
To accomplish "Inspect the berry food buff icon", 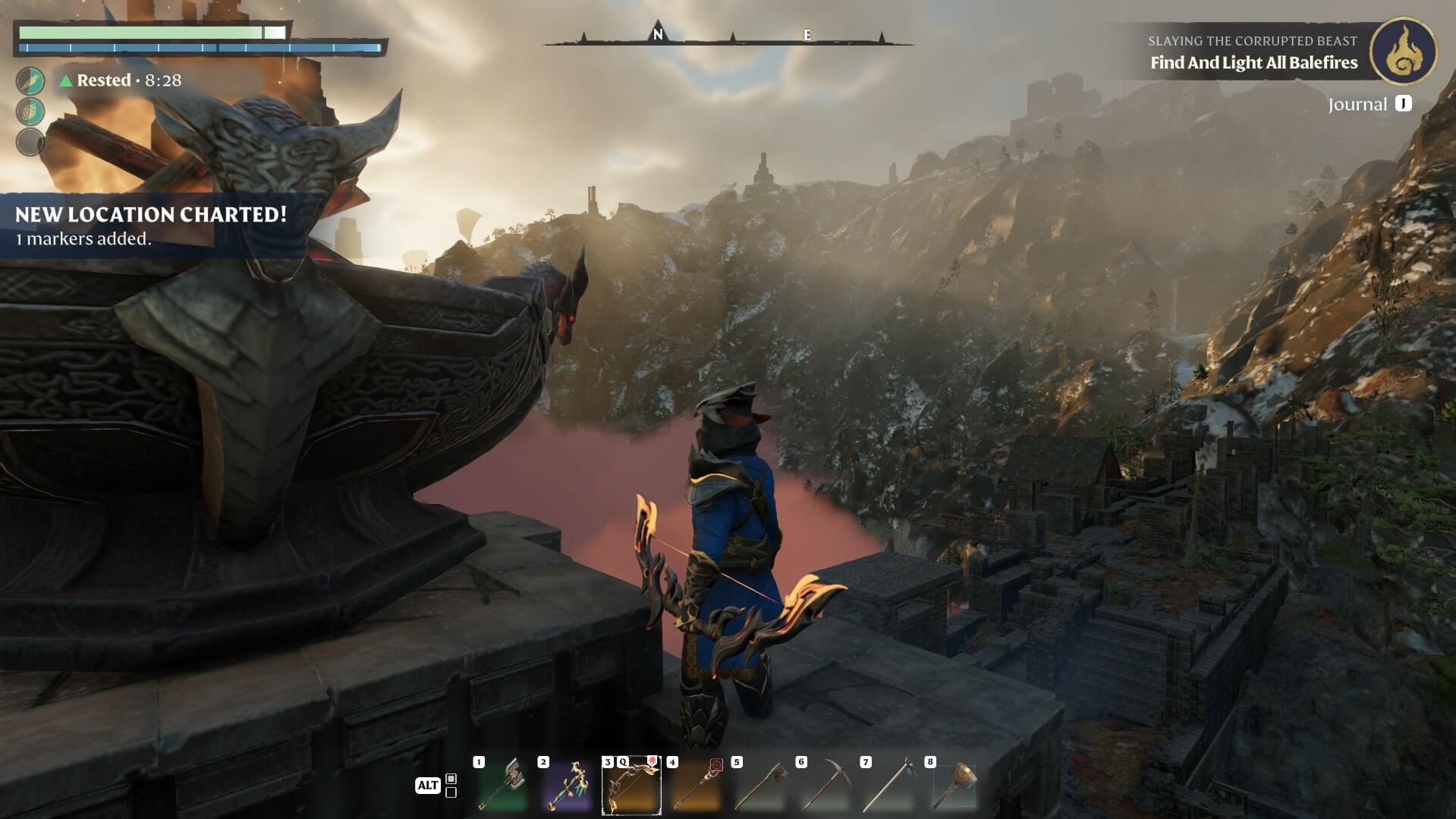I will pos(30,112).
